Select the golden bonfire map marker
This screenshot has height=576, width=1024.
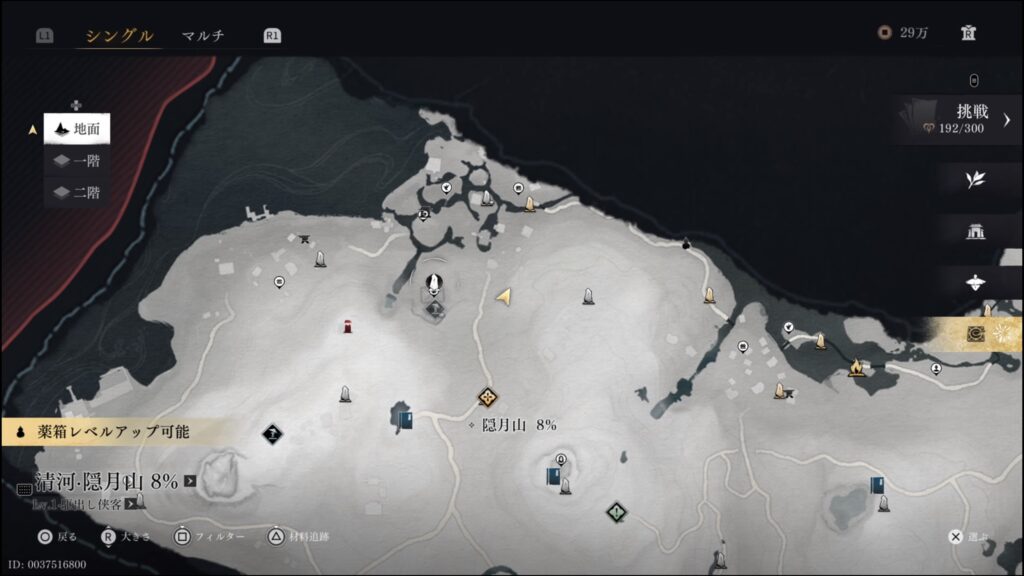[857, 368]
